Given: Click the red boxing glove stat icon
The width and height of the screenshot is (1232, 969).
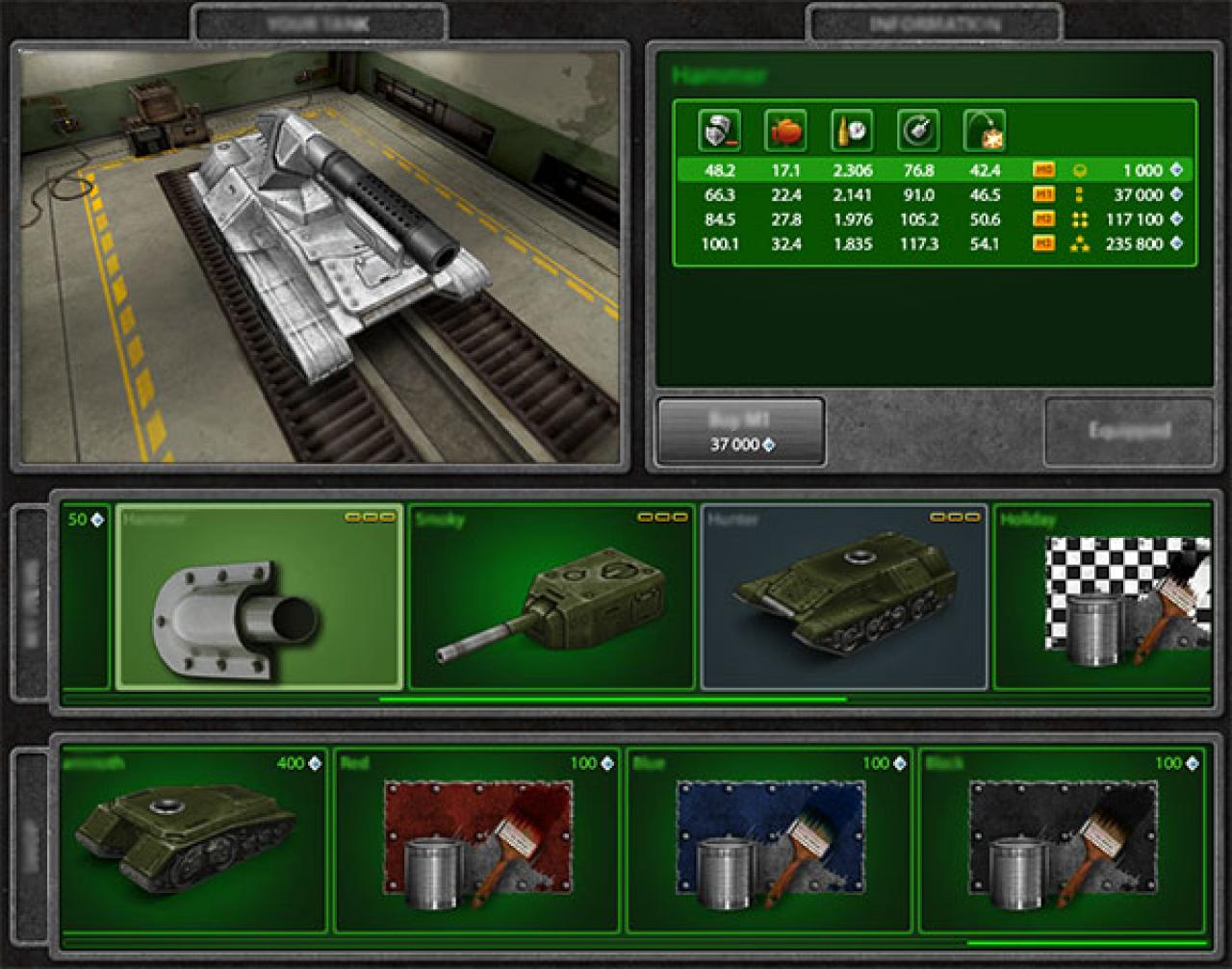Looking at the screenshot, I should point(785,130).
